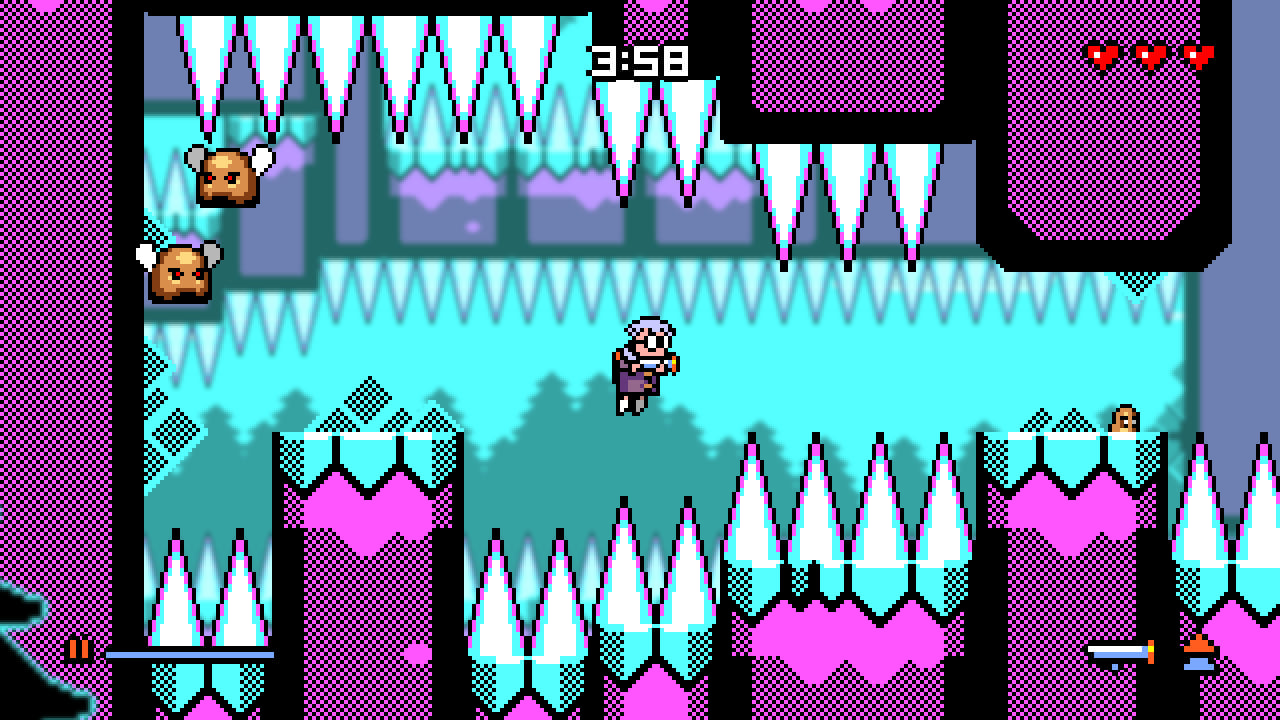Click the middle heart at top right

[1150, 55]
